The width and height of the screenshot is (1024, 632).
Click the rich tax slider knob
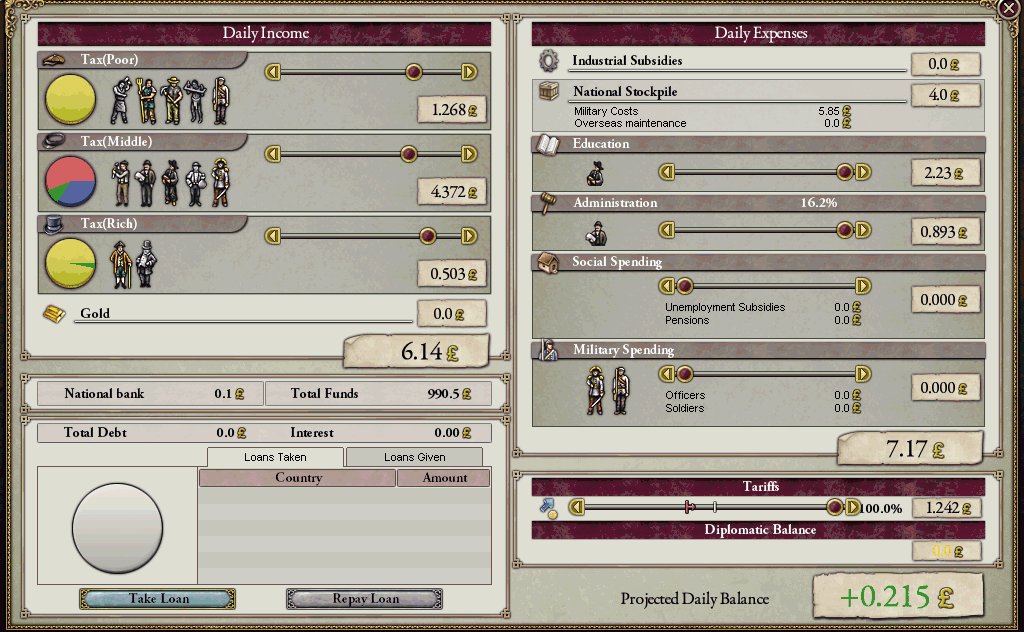(x=428, y=236)
